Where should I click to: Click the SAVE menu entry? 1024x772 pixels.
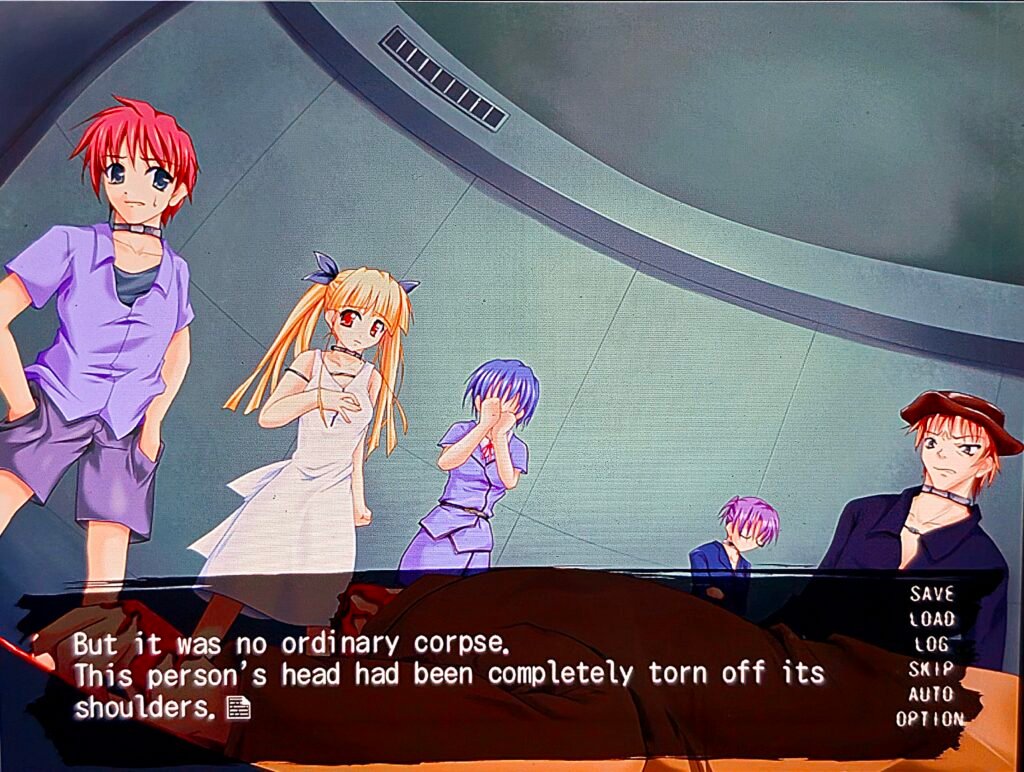(x=931, y=594)
